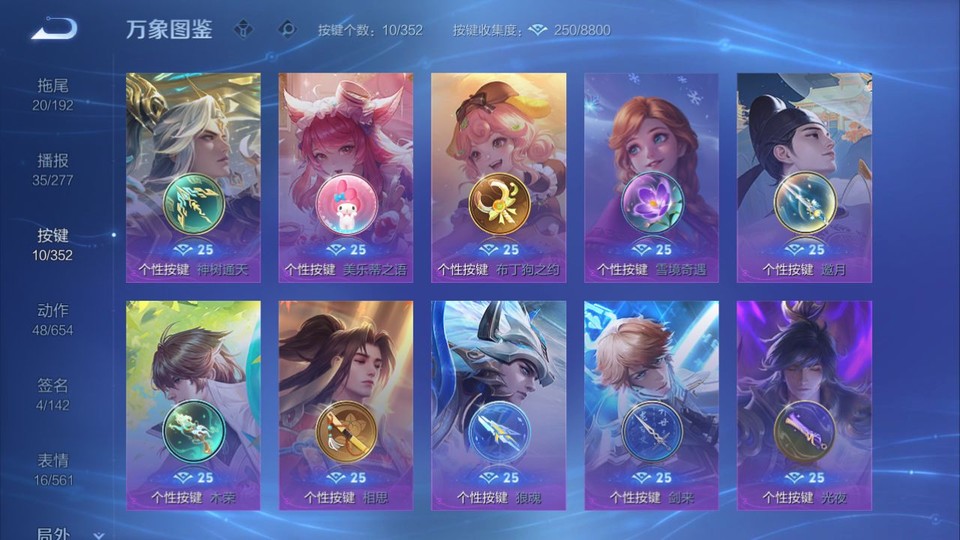Open the 狼魂 button skin card
The width and height of the screenshot is (960, 540).
498,405
